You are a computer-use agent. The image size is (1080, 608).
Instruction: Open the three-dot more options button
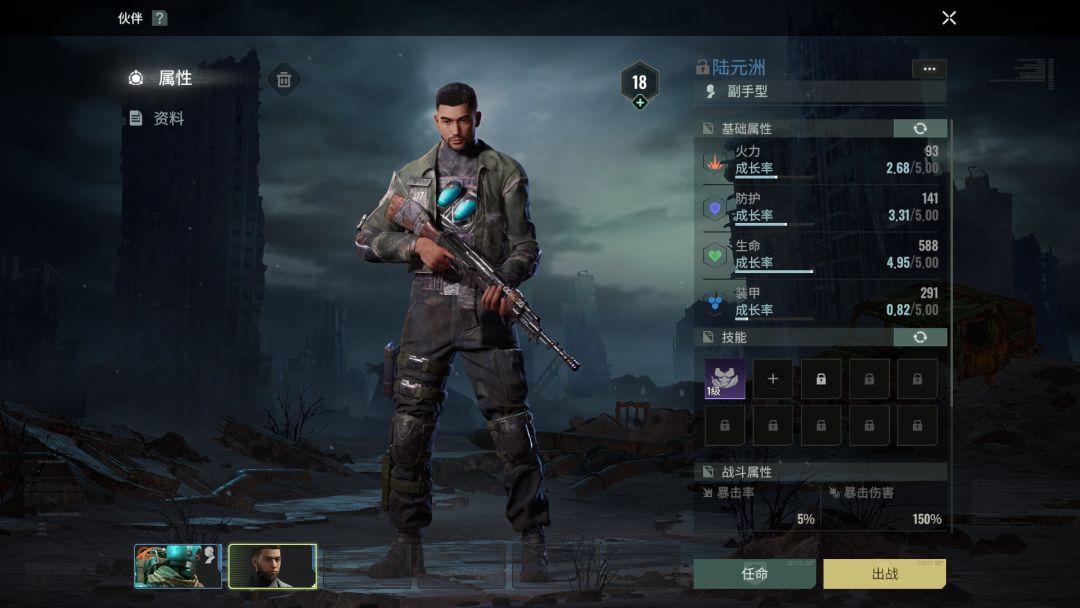click(x=929, y=69)
